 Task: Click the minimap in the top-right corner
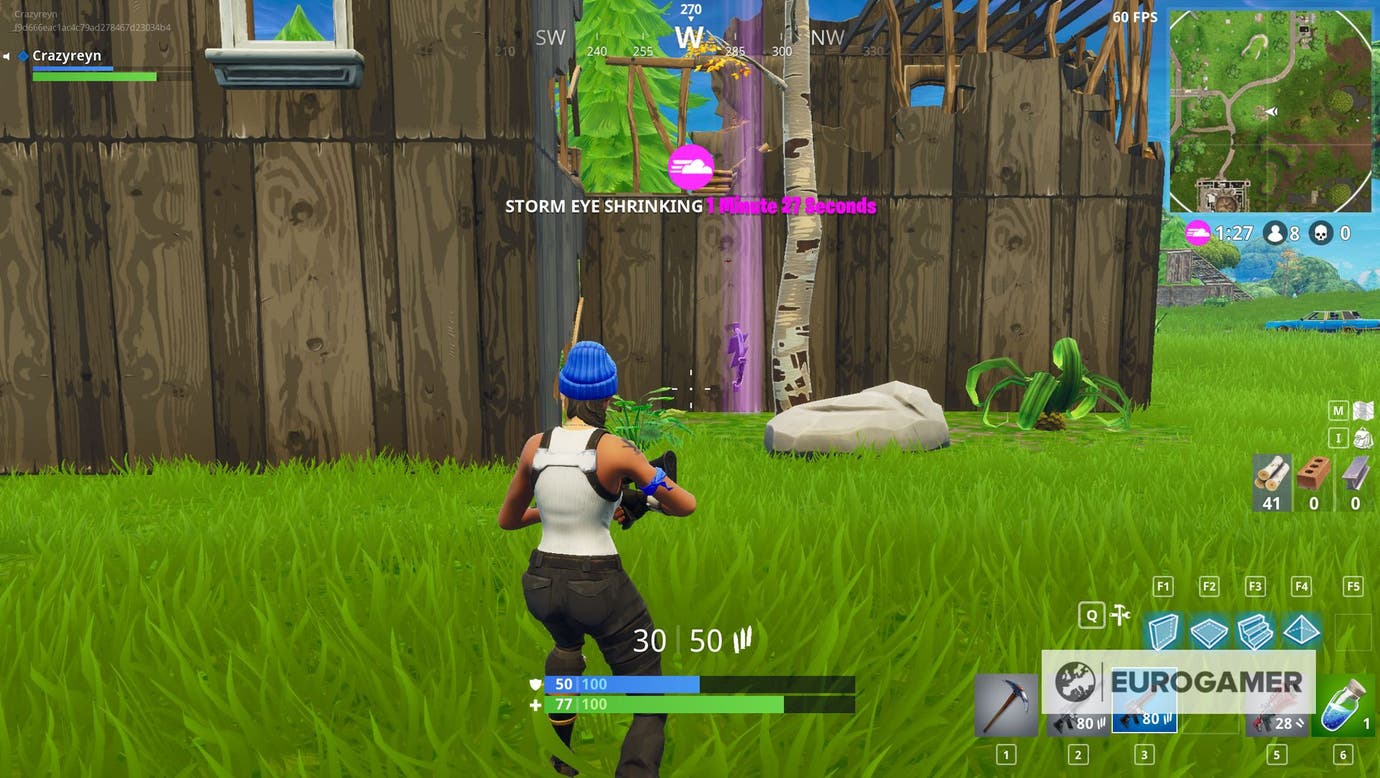click(1270, 110)
